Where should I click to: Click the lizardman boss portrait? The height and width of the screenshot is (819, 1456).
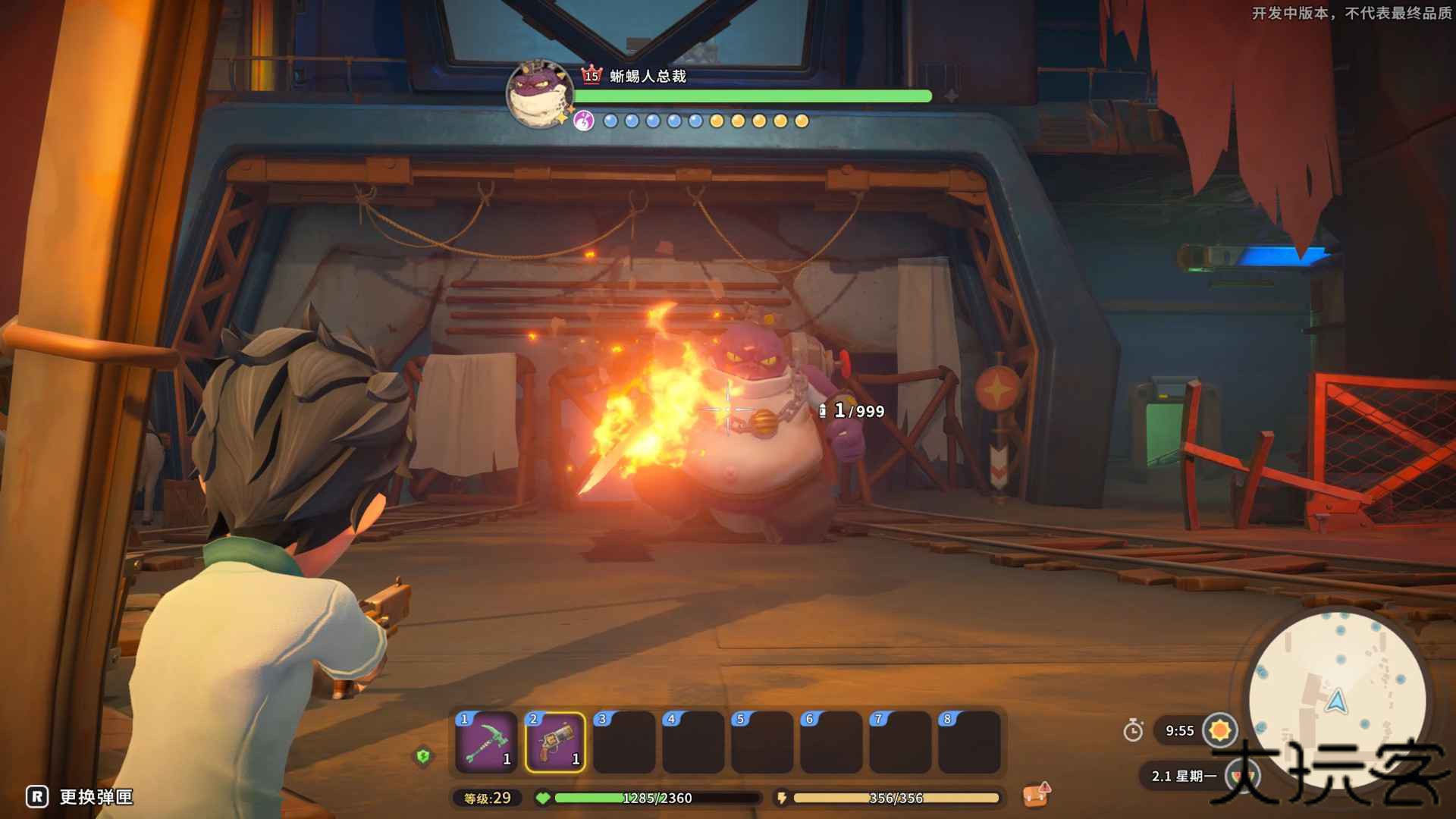[x=539, y=94]
